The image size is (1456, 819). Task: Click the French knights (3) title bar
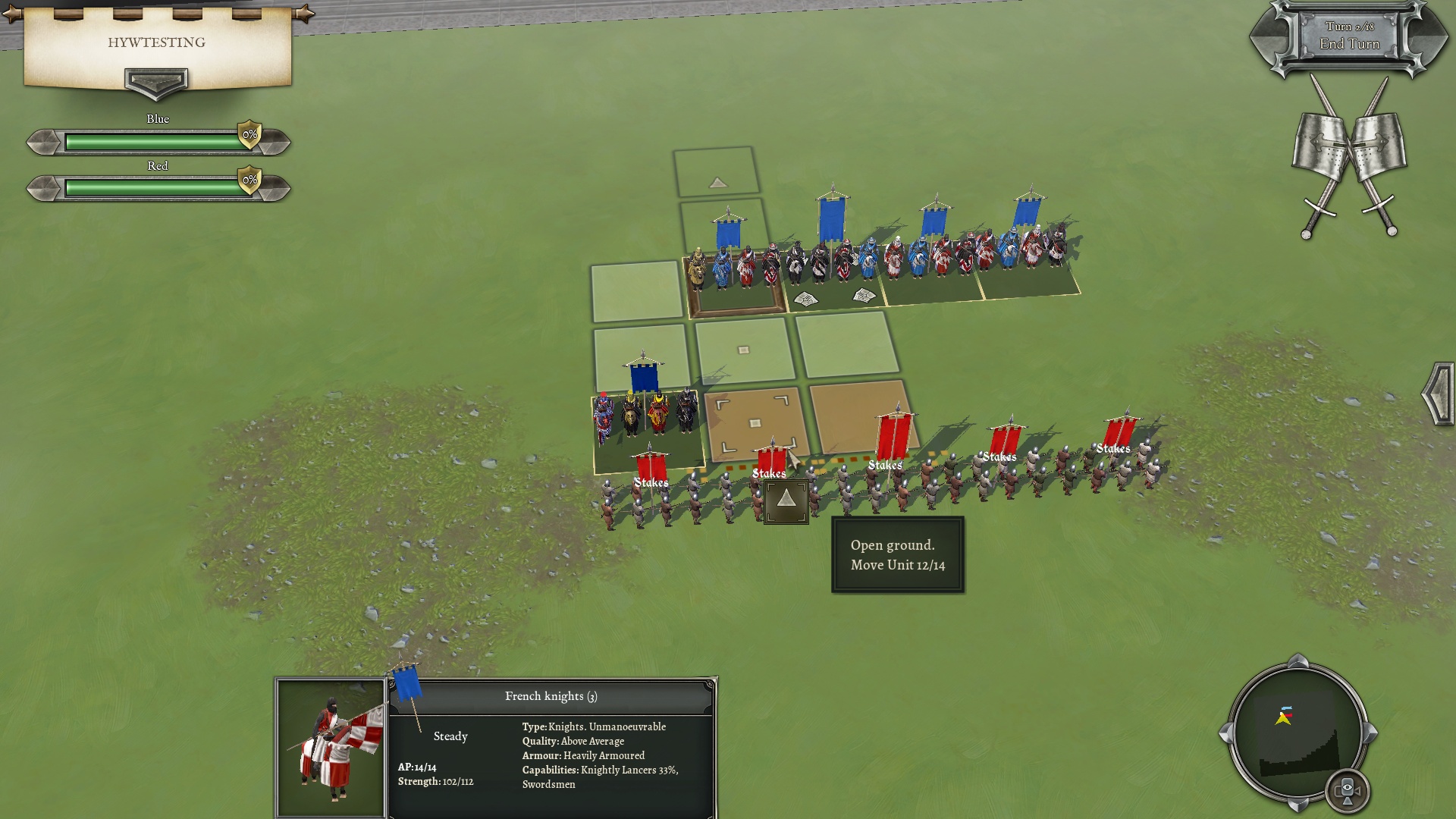point(551,696)
